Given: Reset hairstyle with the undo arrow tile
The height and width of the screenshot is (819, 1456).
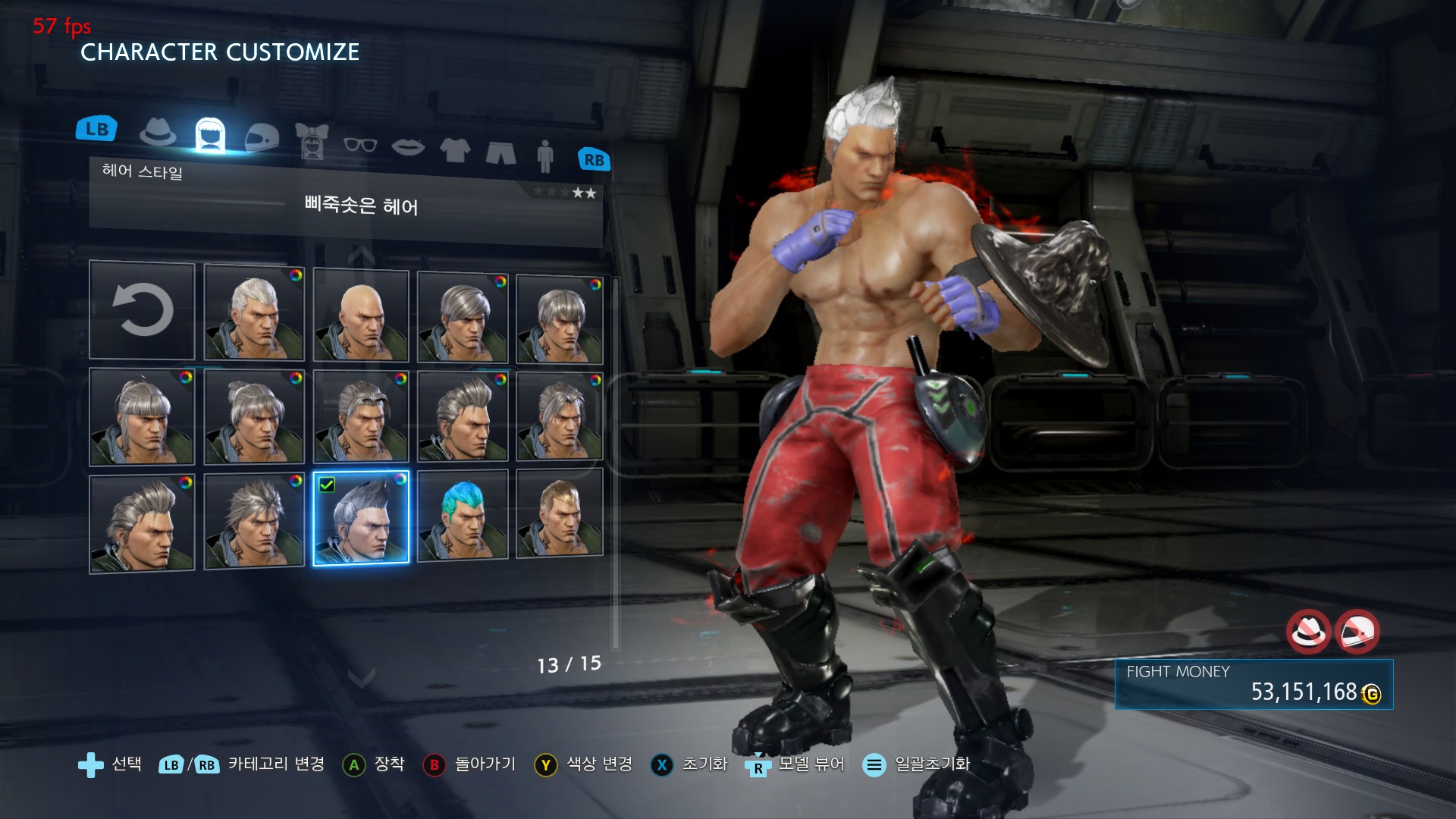Looking at the screenshot, I should [x=142, y=310].
